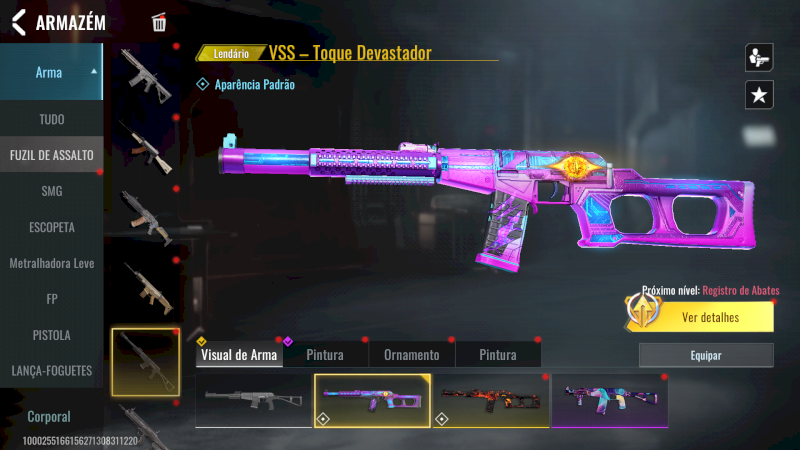
Task: Go back from the Armazém screen
Action: click(18, 22)
